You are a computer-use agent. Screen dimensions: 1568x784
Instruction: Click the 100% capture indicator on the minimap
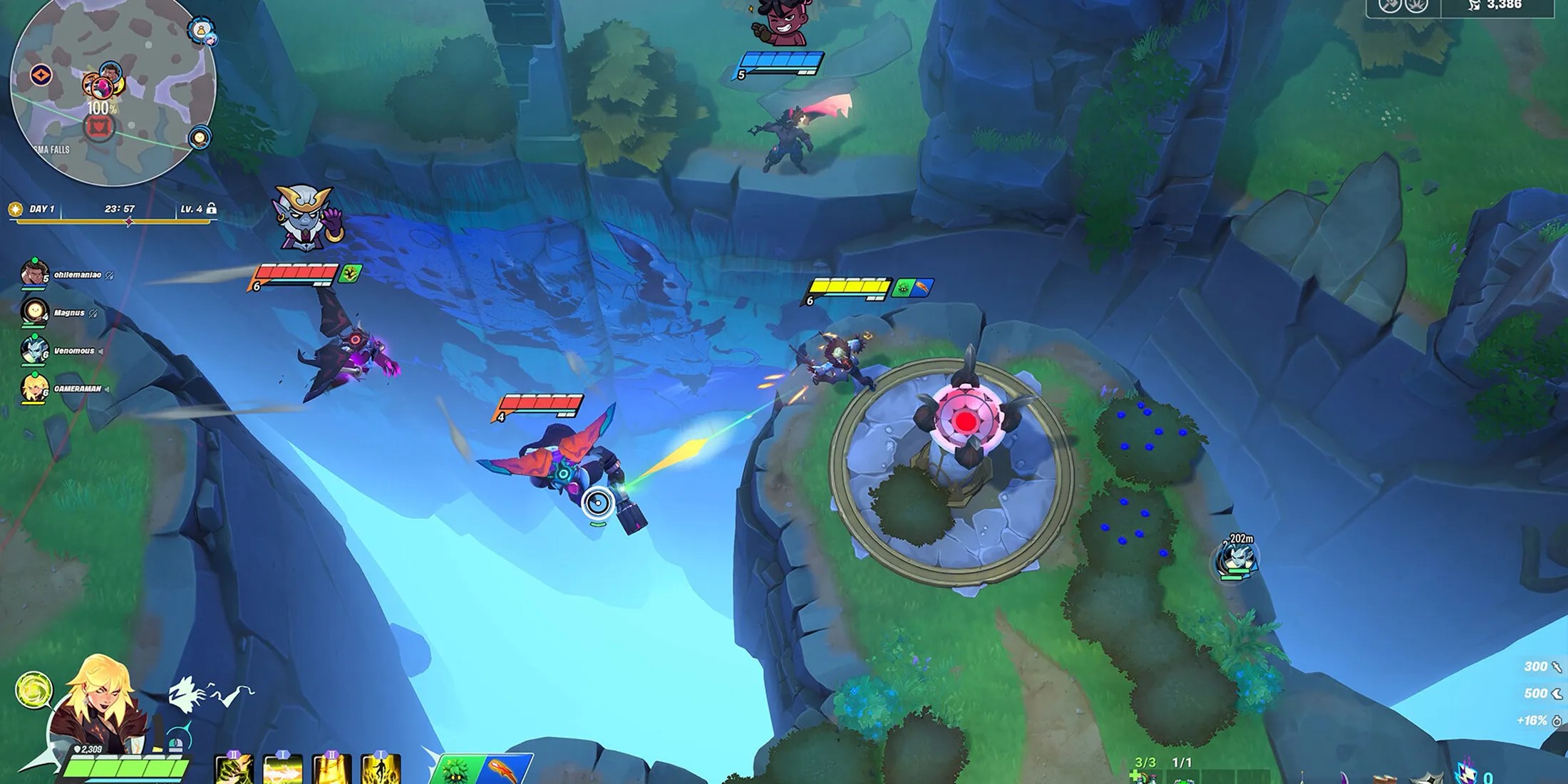(x=101, y=108)
